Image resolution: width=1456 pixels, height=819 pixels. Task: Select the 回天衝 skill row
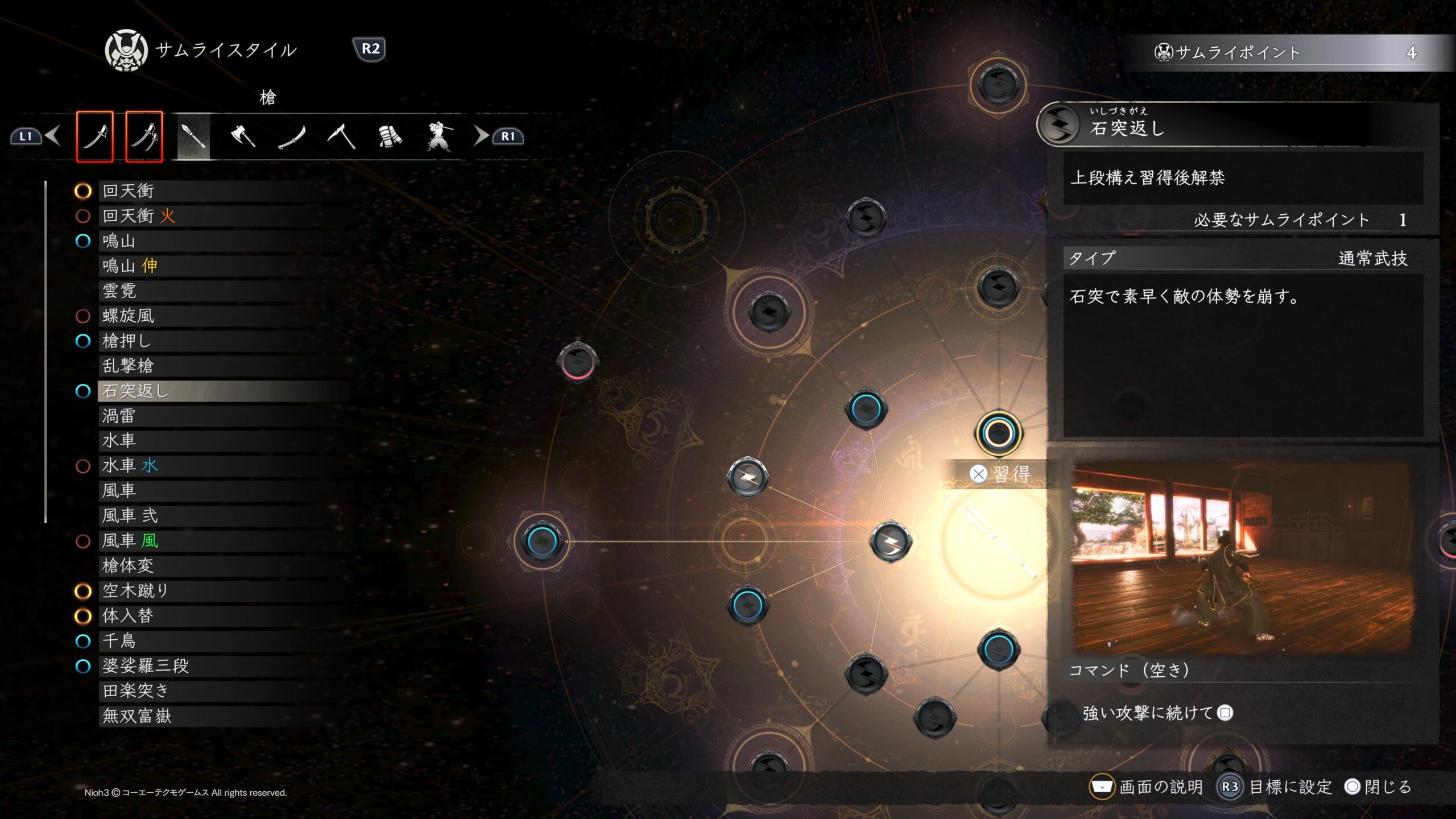[129, 191]
